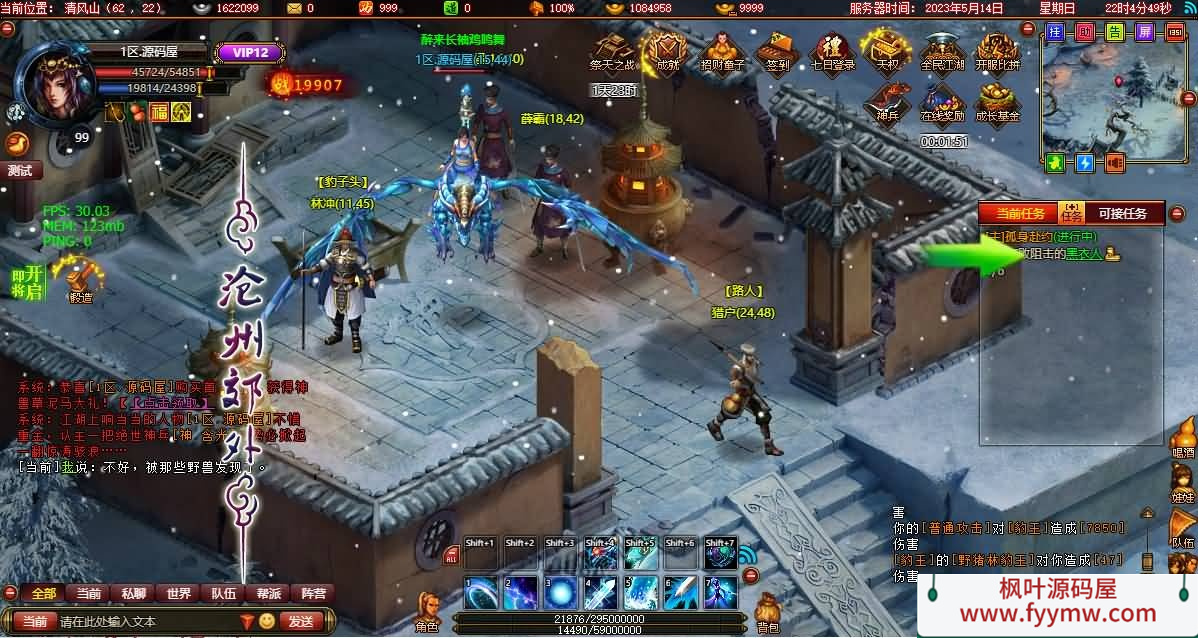Click the chat text input field
1198x638 pixels.
click(x=145, y=621)
